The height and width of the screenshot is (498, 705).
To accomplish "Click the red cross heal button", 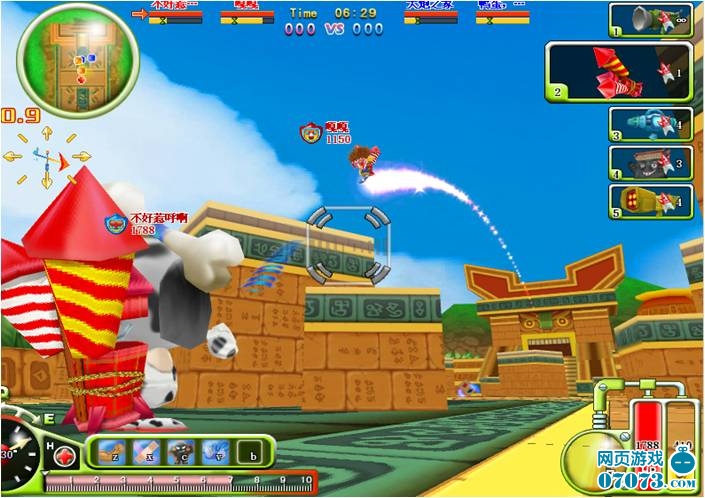I will [x=66, y=456].
